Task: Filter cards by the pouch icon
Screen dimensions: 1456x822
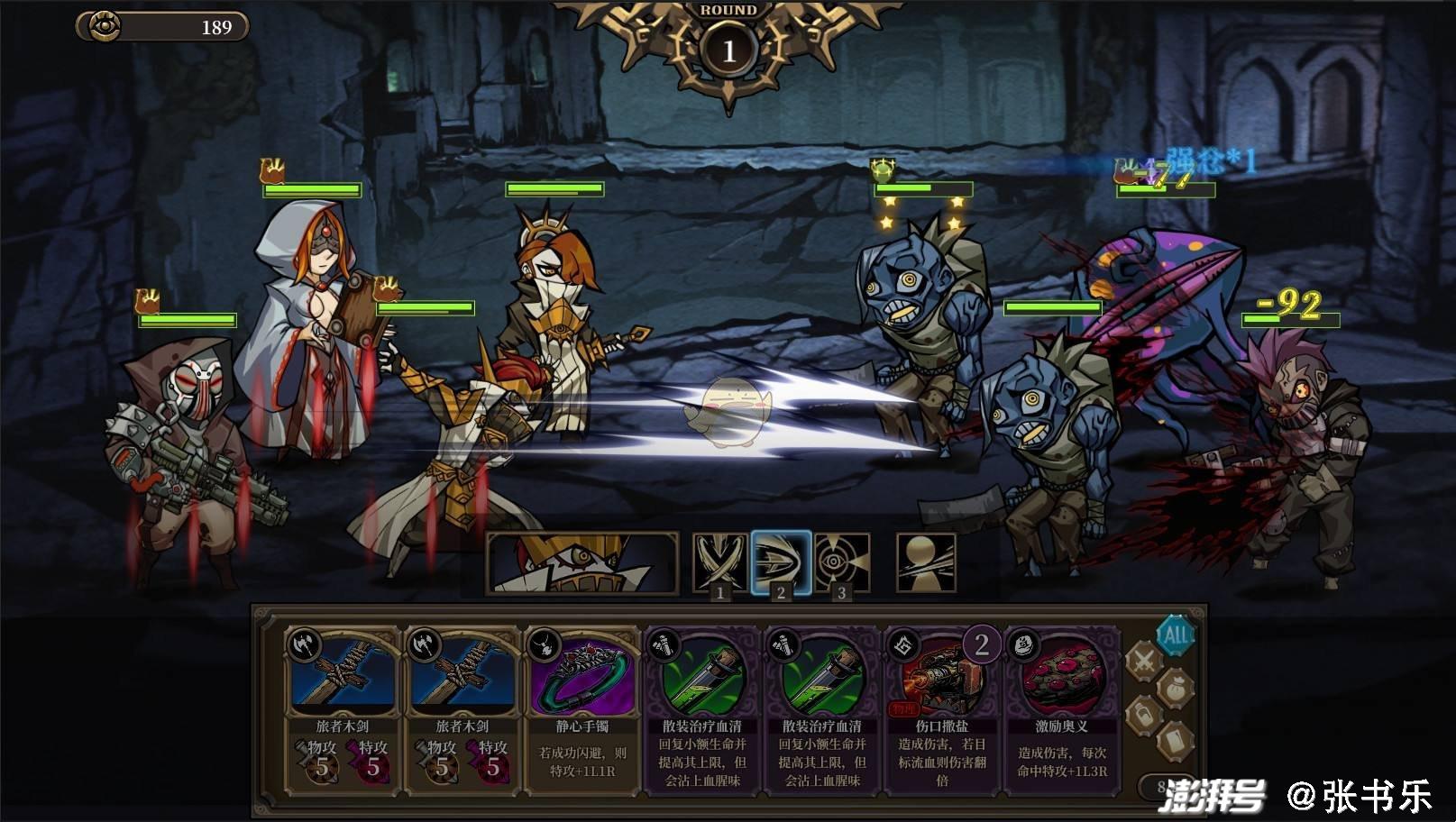Action: (1176, 688)
